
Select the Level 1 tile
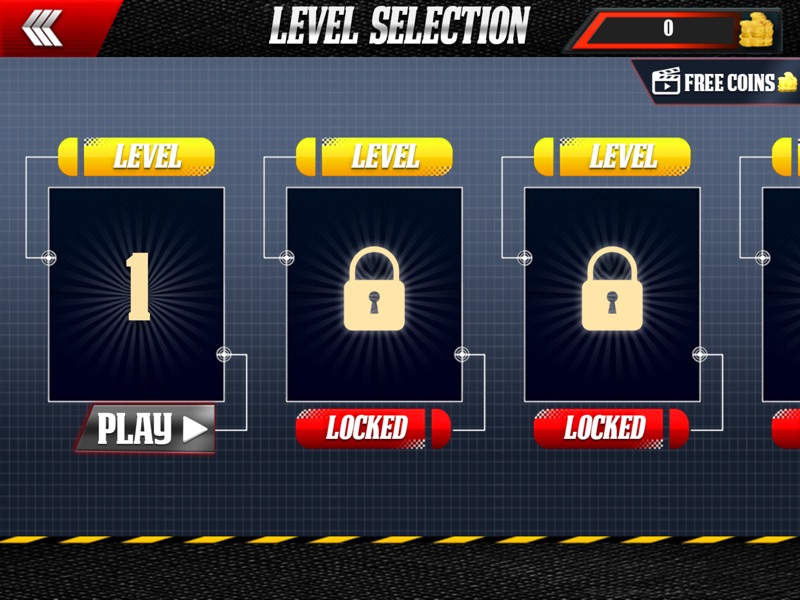pyautogui.click(x=136, y=293)
